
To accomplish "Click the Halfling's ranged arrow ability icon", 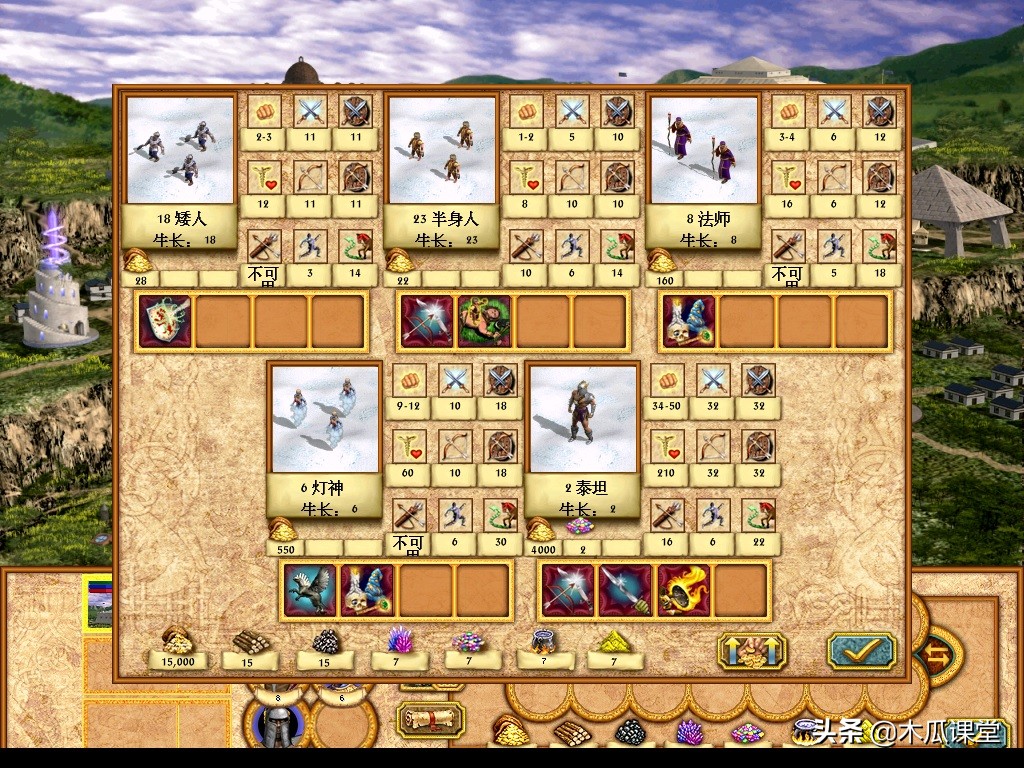I will (427, 321).
